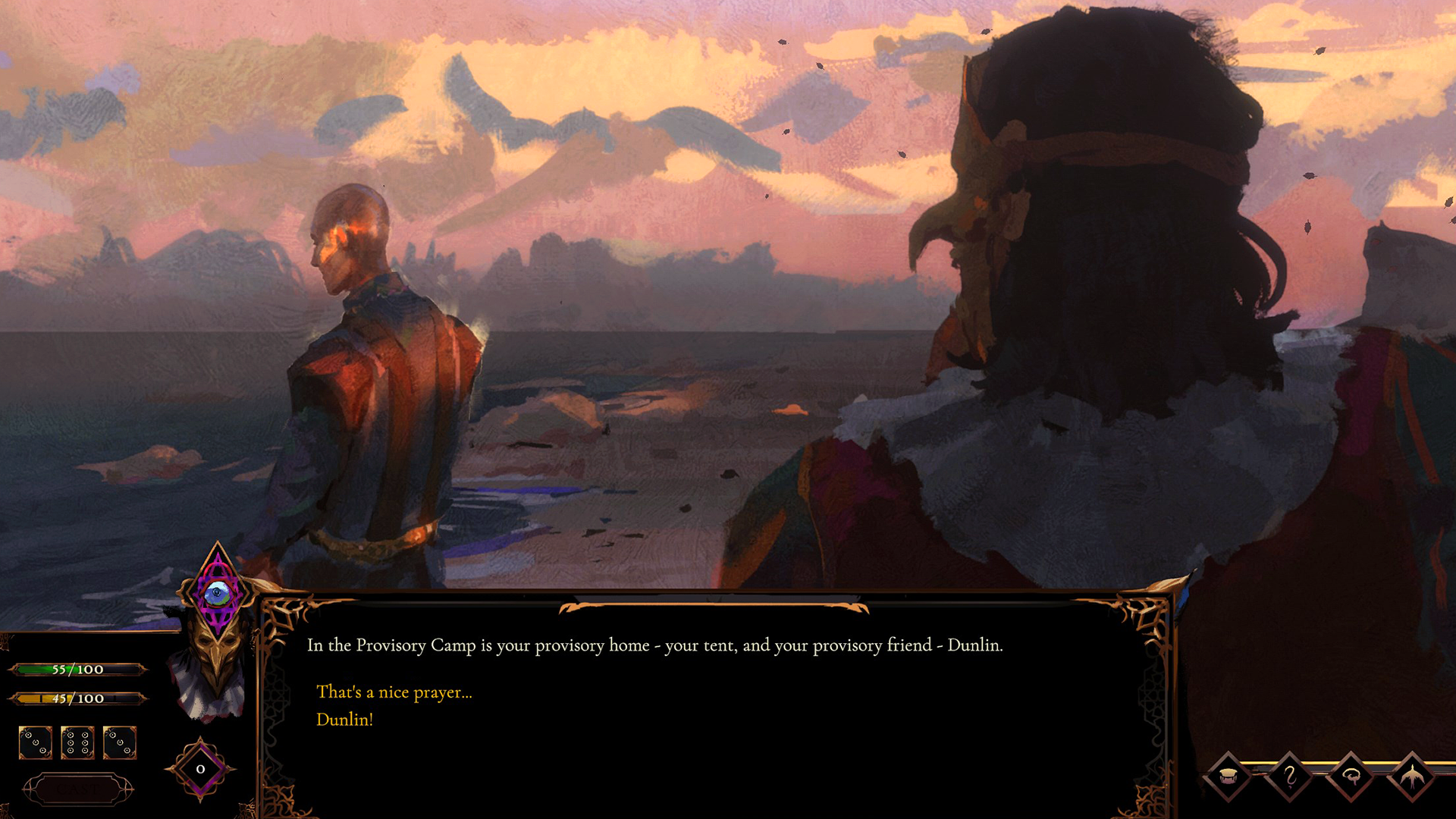Click the brain icon in corner menu
This screenshot has height=819, width=1456.
tap(1351, 777)
